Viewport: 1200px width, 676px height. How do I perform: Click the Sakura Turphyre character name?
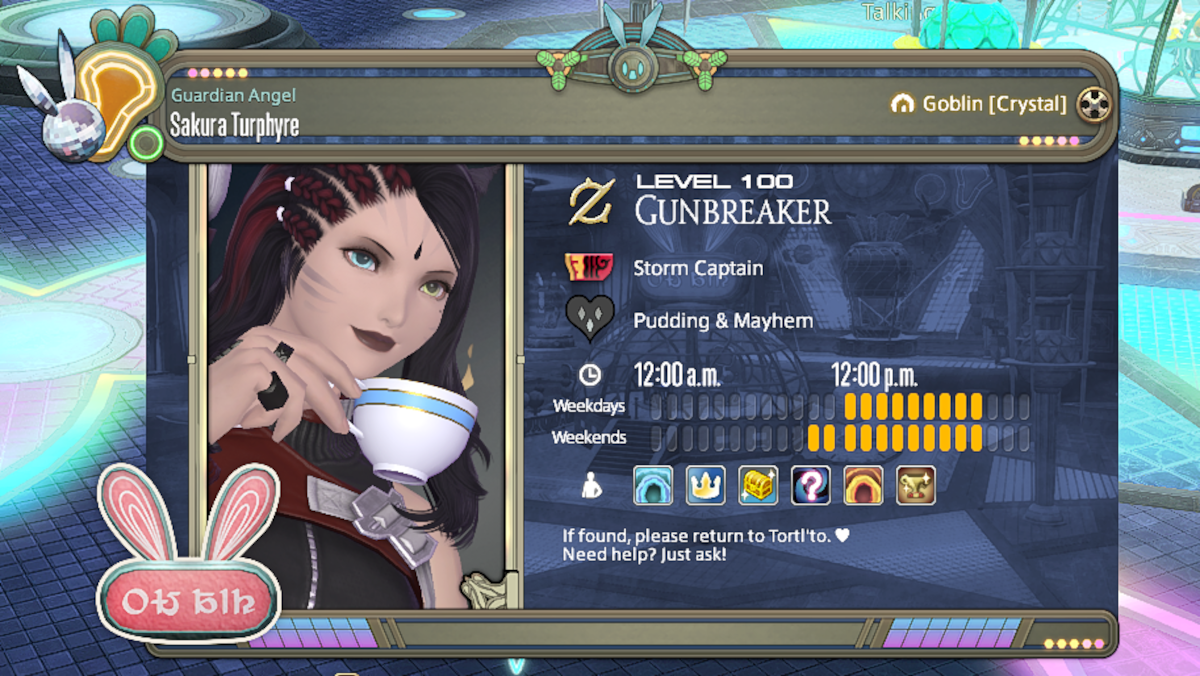point(234,125)
